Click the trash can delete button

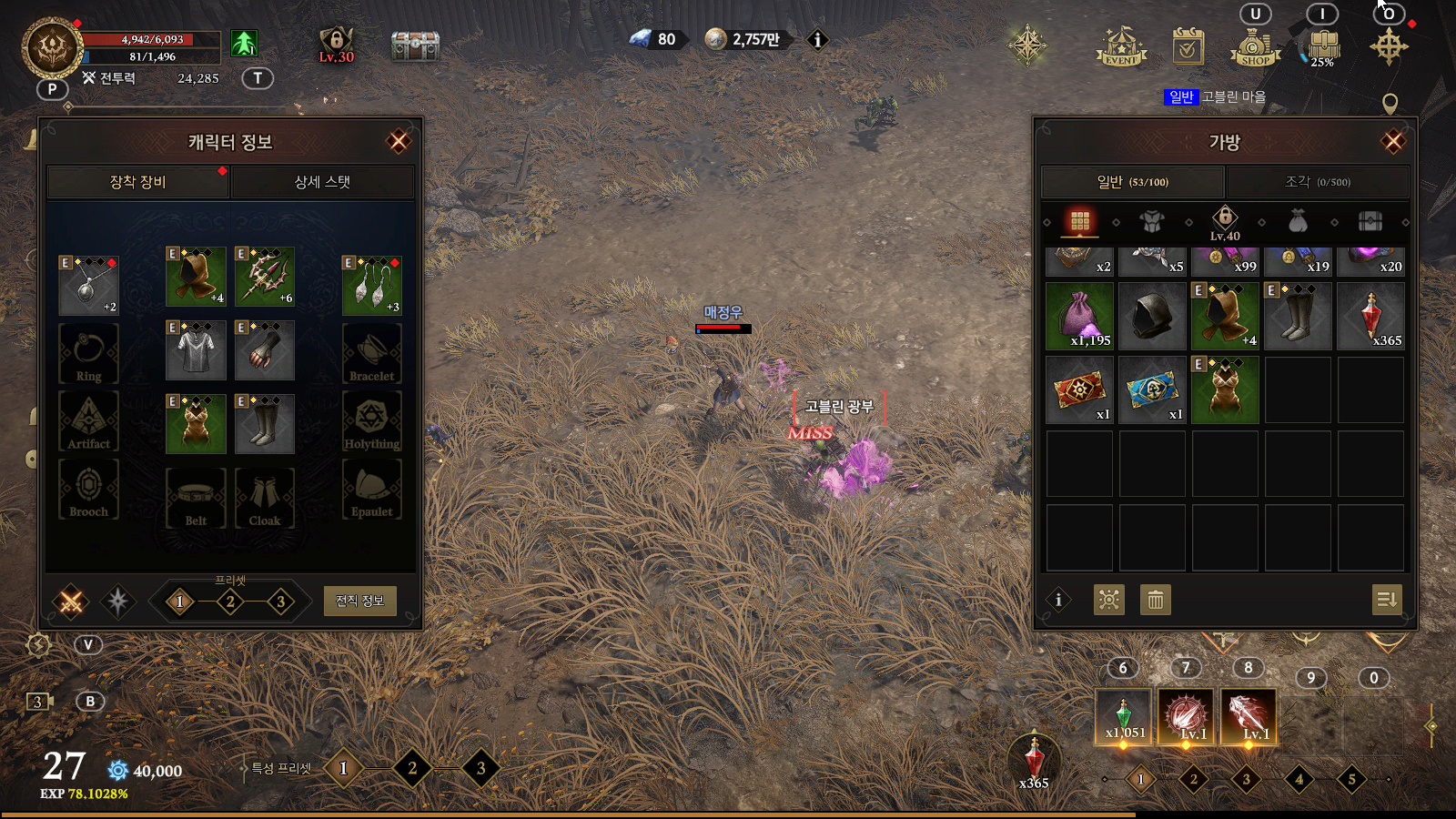pos(1155,600)
